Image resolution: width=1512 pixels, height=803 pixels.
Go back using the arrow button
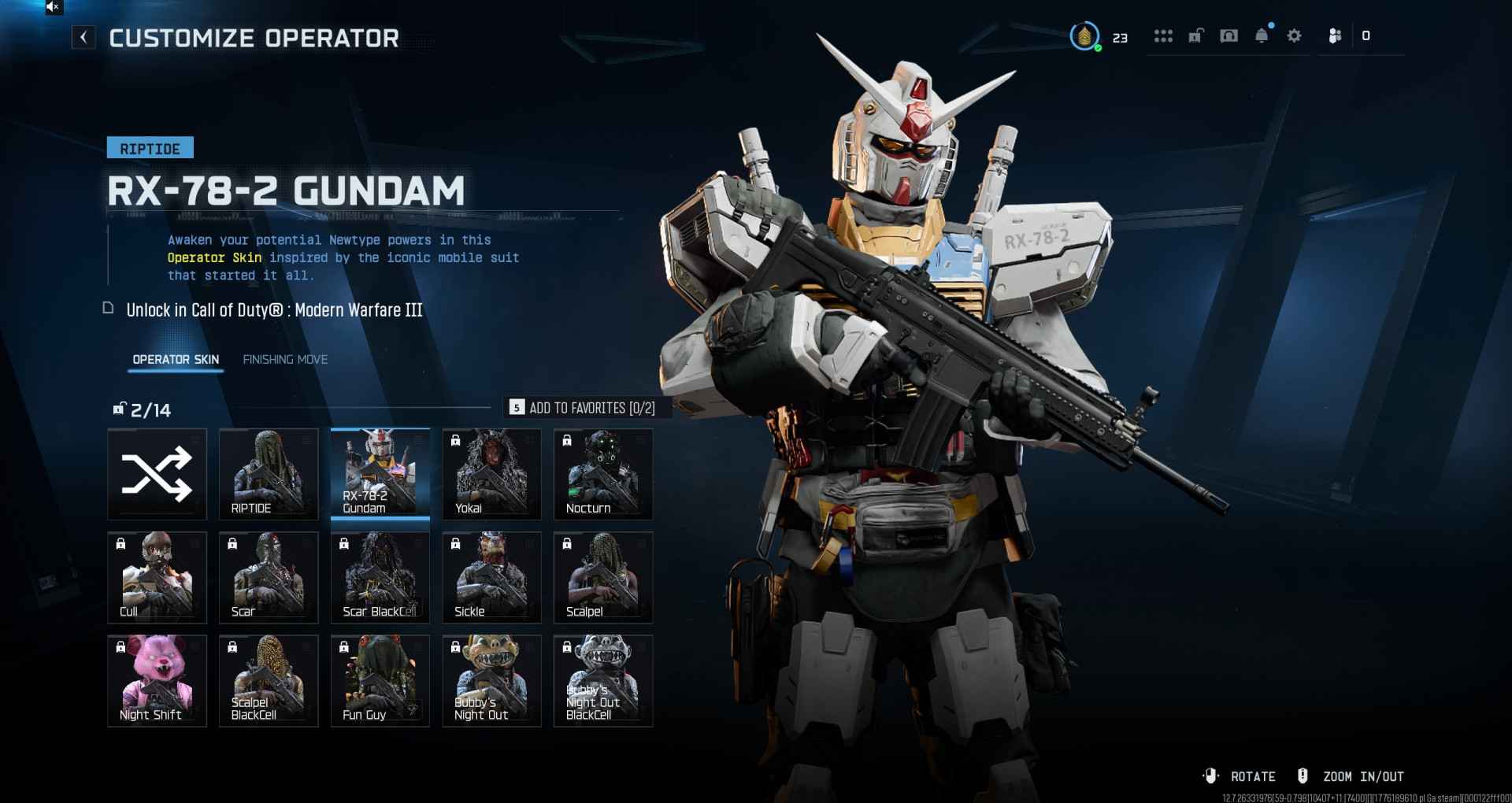pos(83,37)
